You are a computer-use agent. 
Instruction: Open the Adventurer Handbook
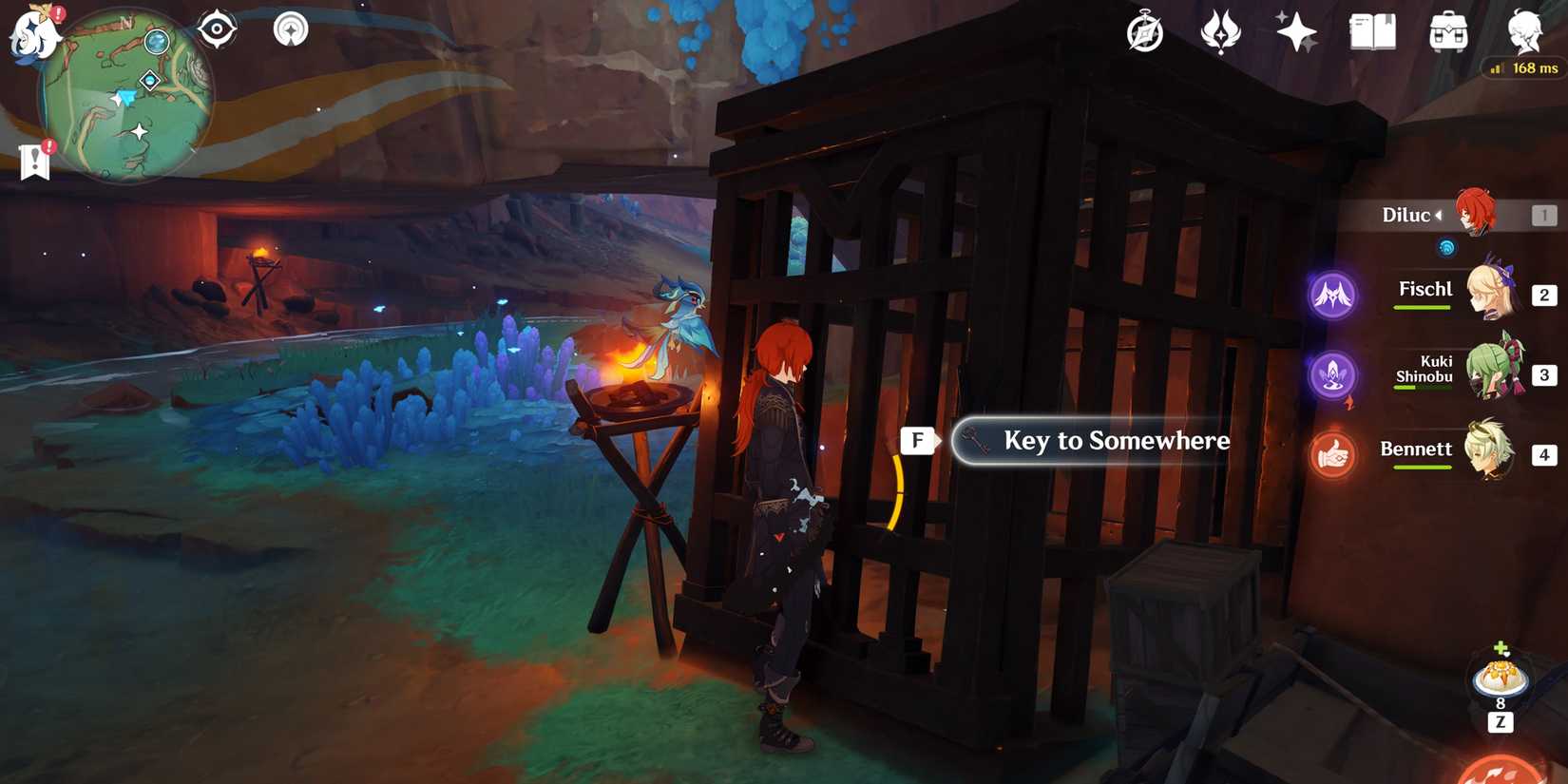tap(1371, 31)
